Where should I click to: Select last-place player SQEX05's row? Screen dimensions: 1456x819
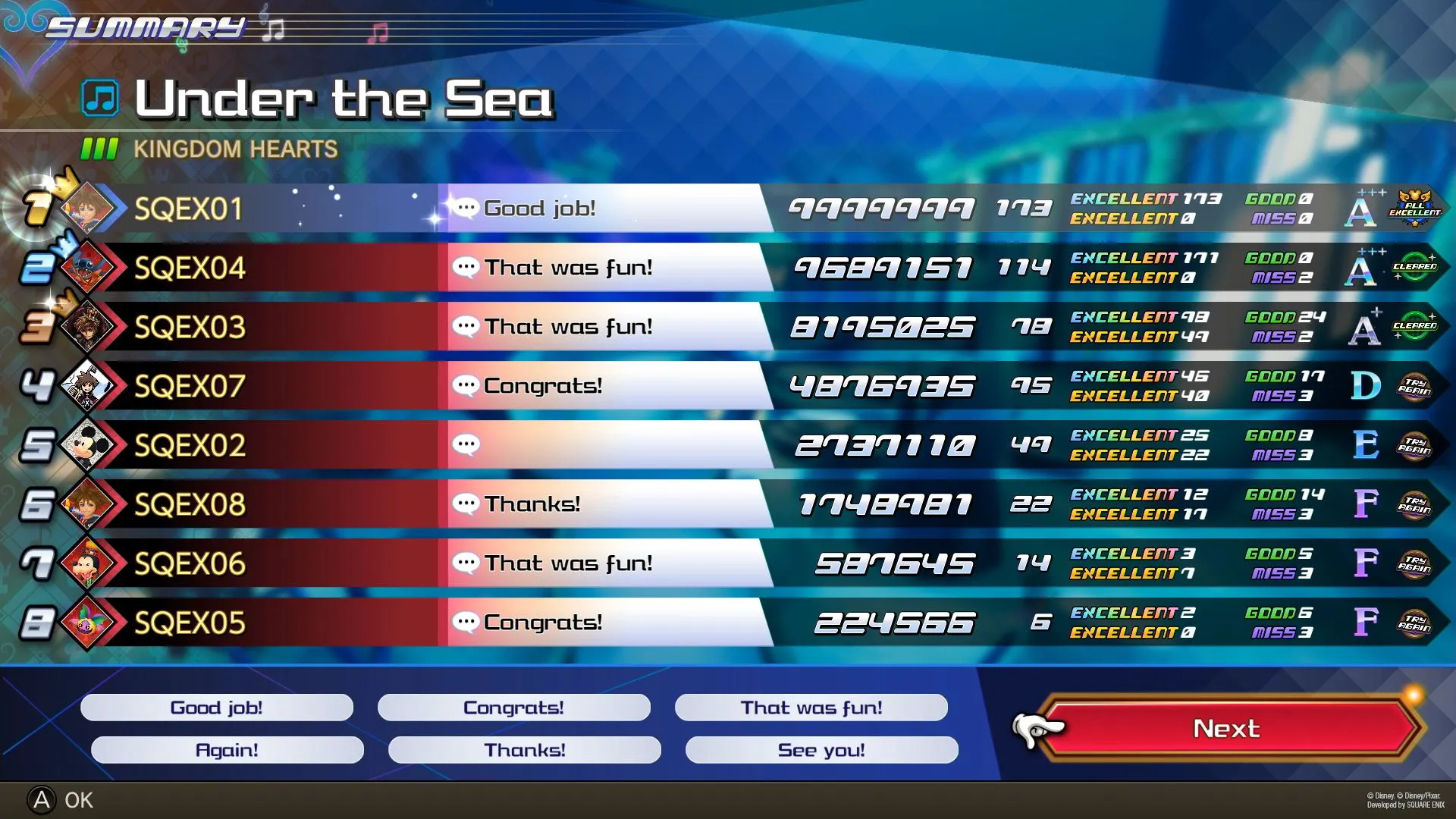coord(190,623)
